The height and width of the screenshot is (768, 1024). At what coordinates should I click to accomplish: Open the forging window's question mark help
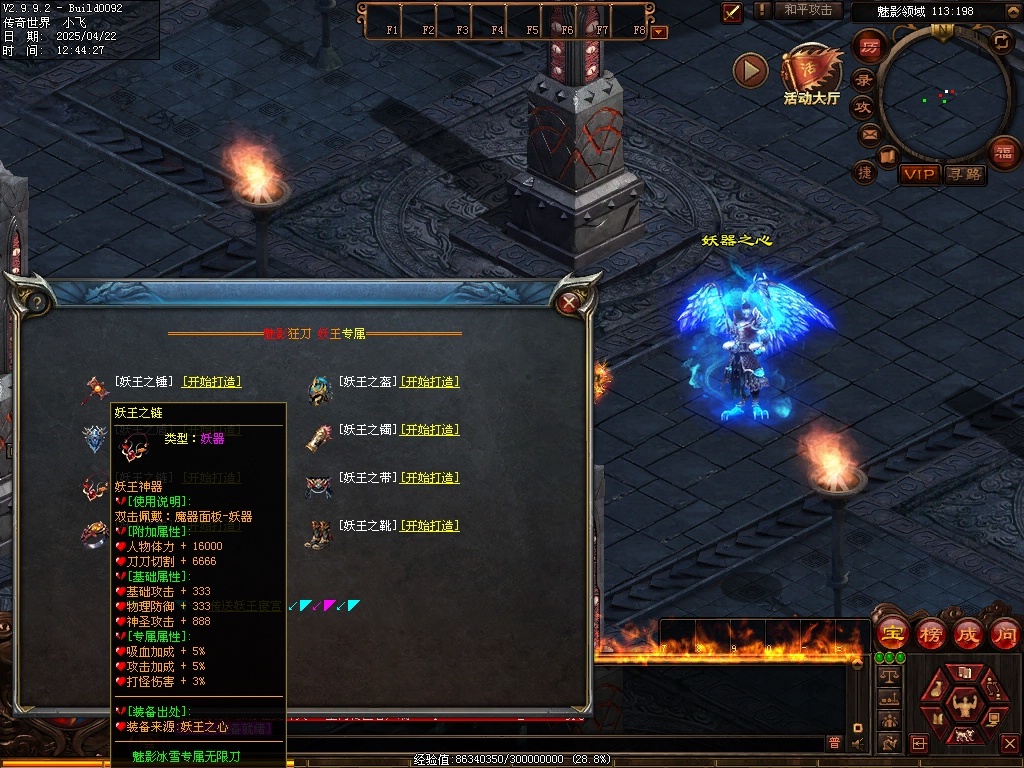[x=35, y=301]
